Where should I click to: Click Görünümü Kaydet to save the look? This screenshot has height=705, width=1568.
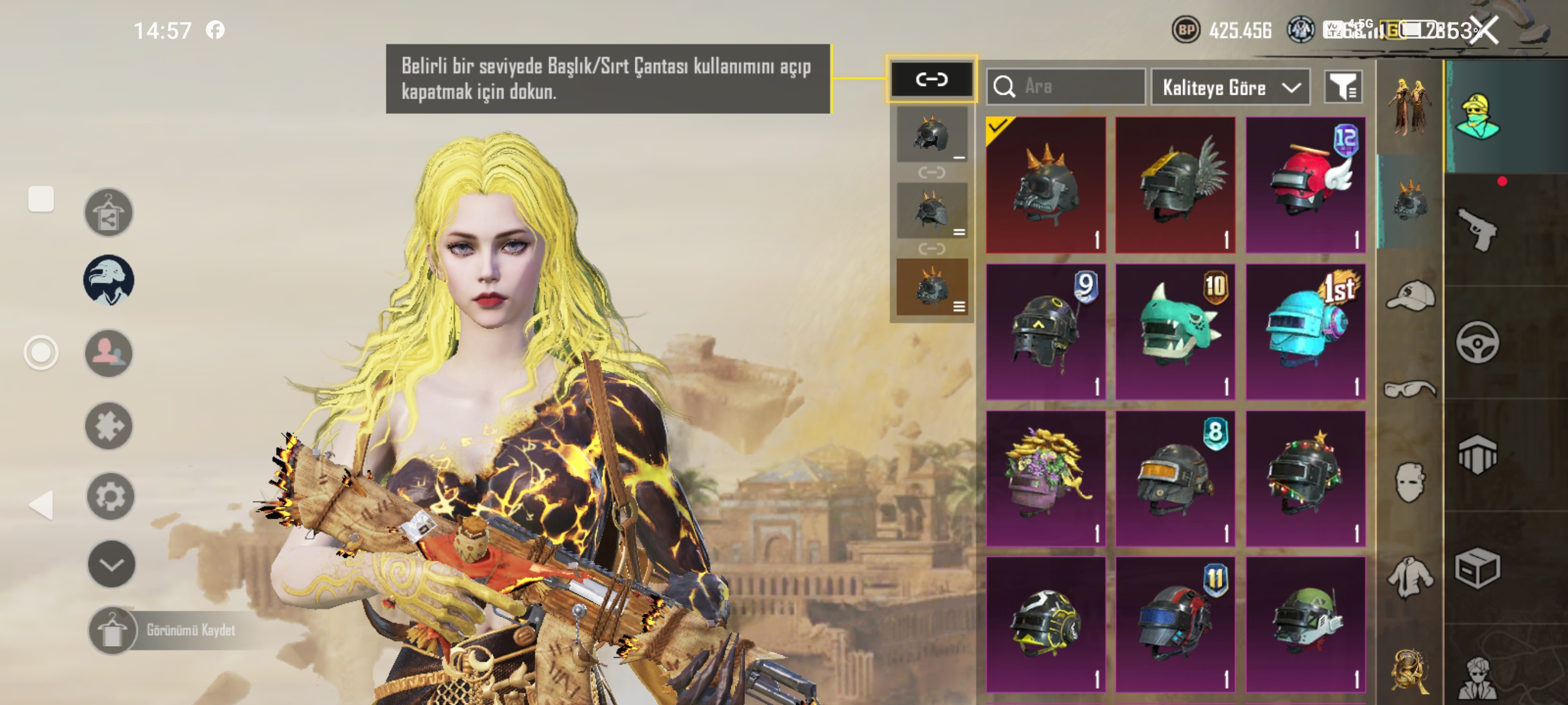pos(190,630)
